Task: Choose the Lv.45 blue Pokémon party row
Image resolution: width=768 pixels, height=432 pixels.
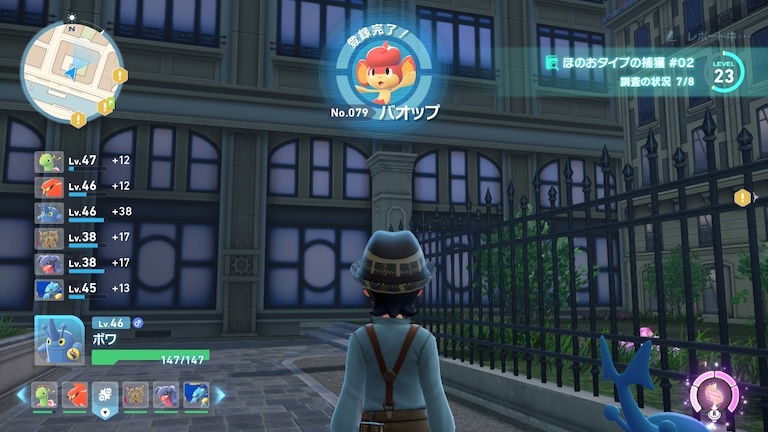Action: 85,289
